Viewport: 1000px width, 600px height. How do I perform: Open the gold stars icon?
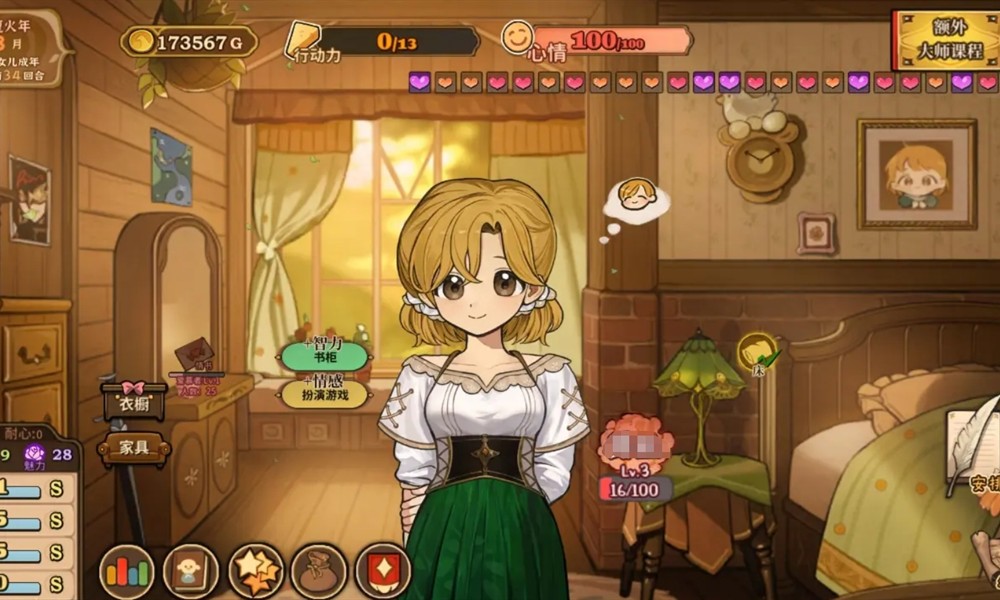255,572
